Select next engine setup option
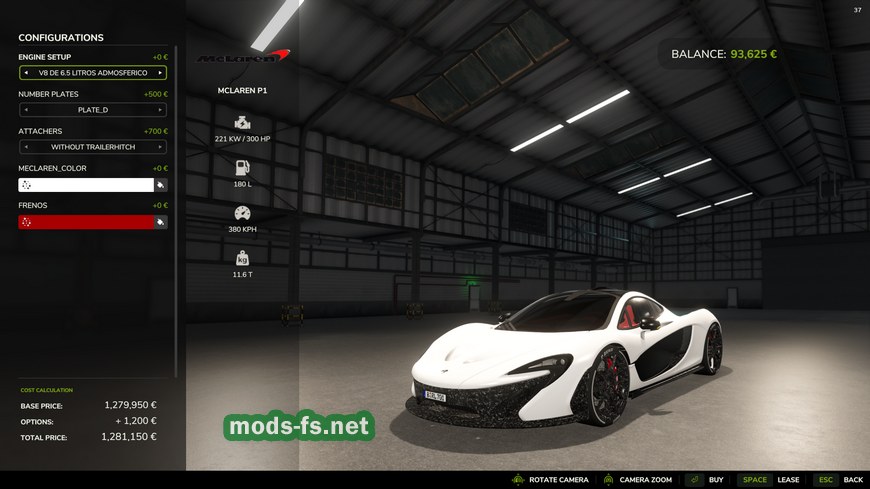Image resolution: width=870 pixels, height=489 pixels. 160,73
